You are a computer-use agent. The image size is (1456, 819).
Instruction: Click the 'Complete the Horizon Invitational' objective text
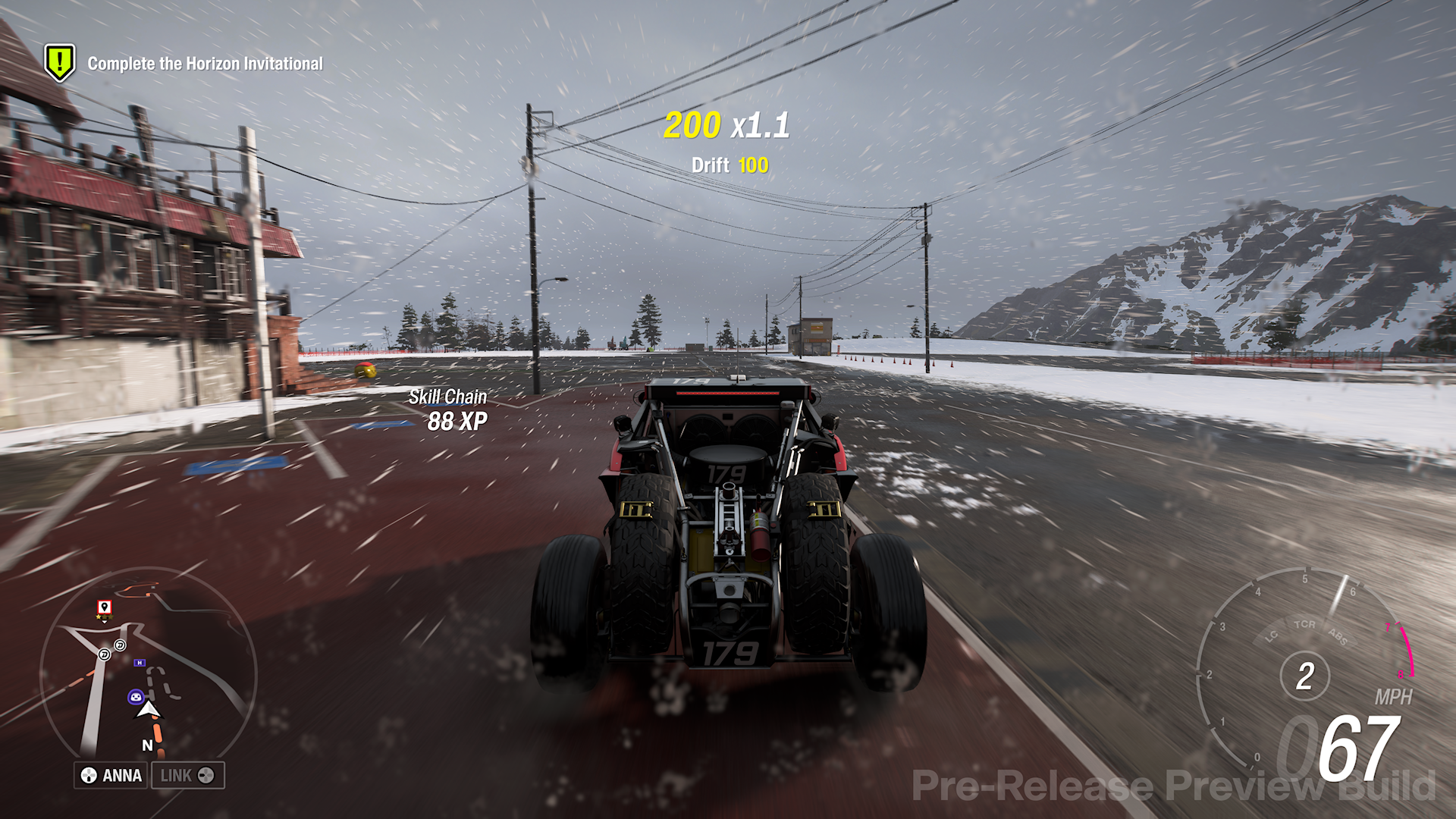tap(205, 64)
